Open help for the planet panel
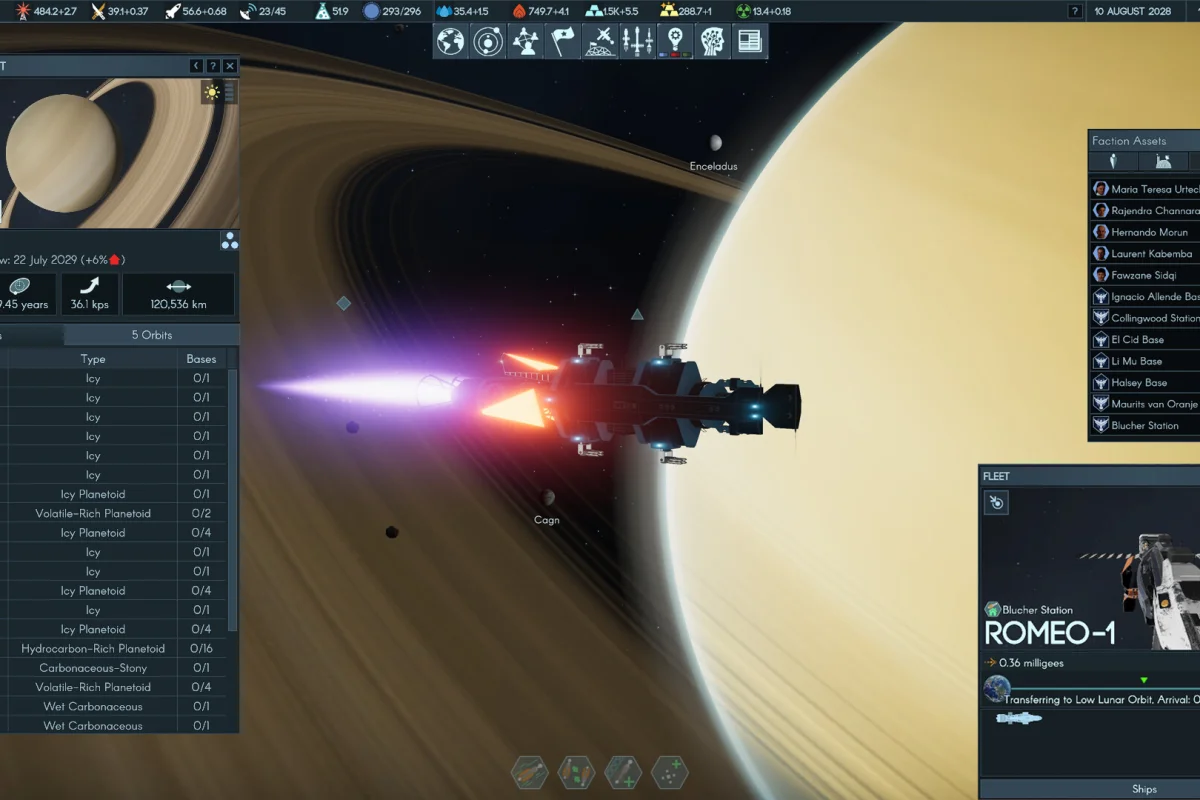Screen dimensions: 1200x800 213,66
